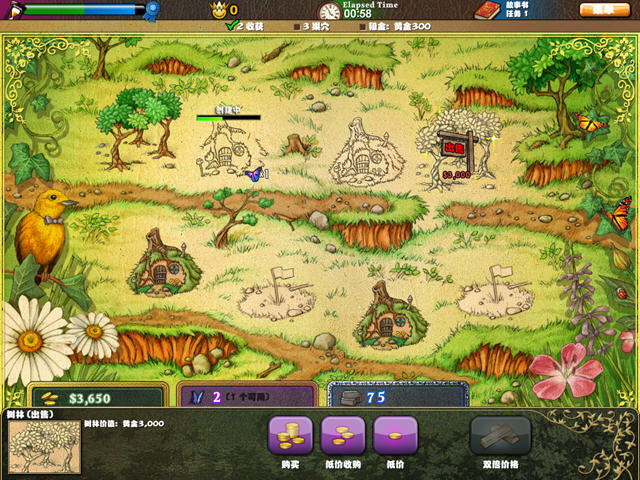The height and width of the screenshot is (480, 640).
Task: Open the orange menu button
Action: tap(601, 9)
